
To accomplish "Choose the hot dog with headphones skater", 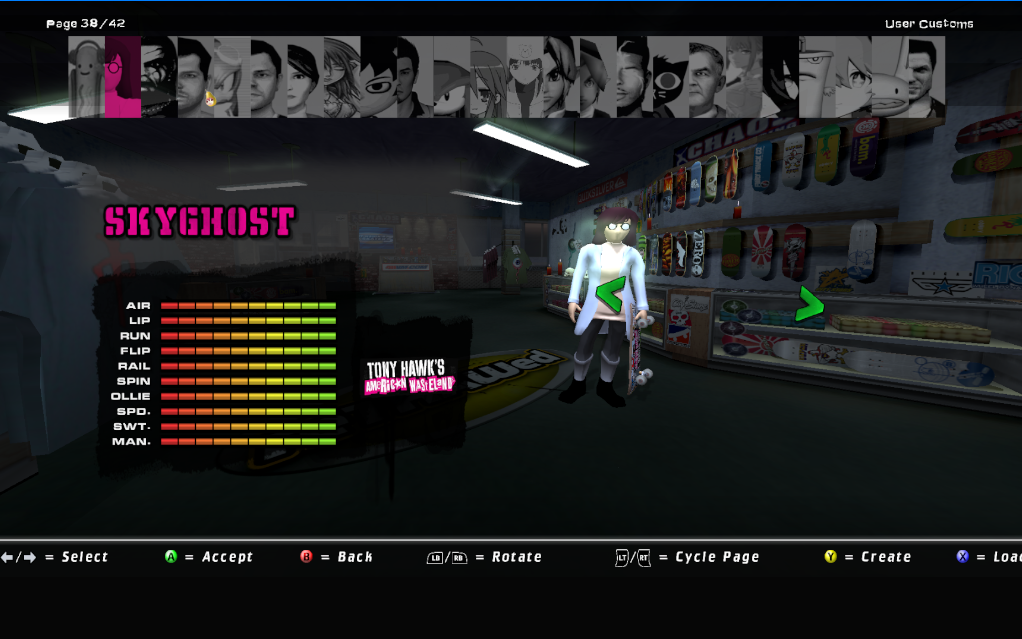I will (x=86, y=77).
